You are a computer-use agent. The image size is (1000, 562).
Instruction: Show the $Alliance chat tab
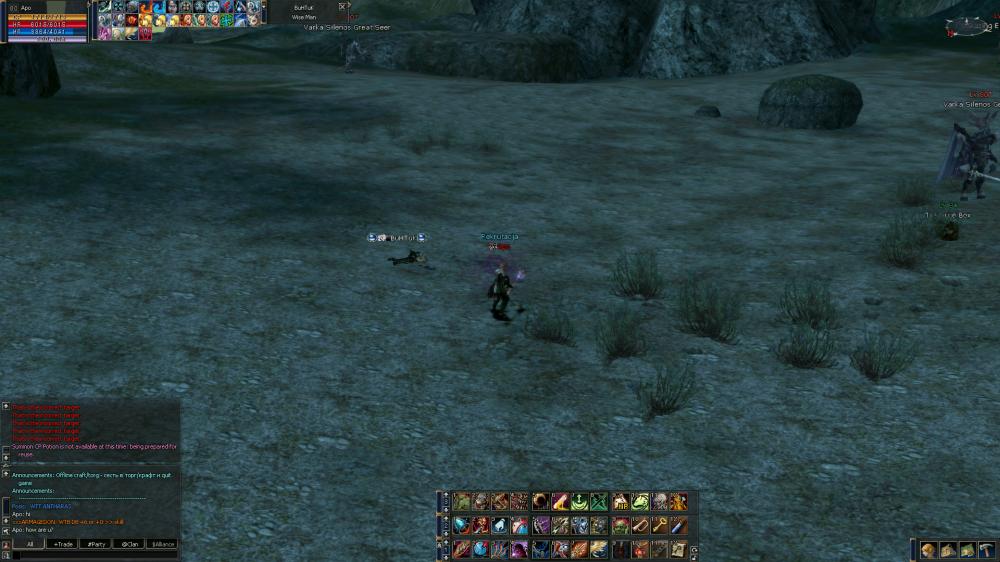(163, 544)
